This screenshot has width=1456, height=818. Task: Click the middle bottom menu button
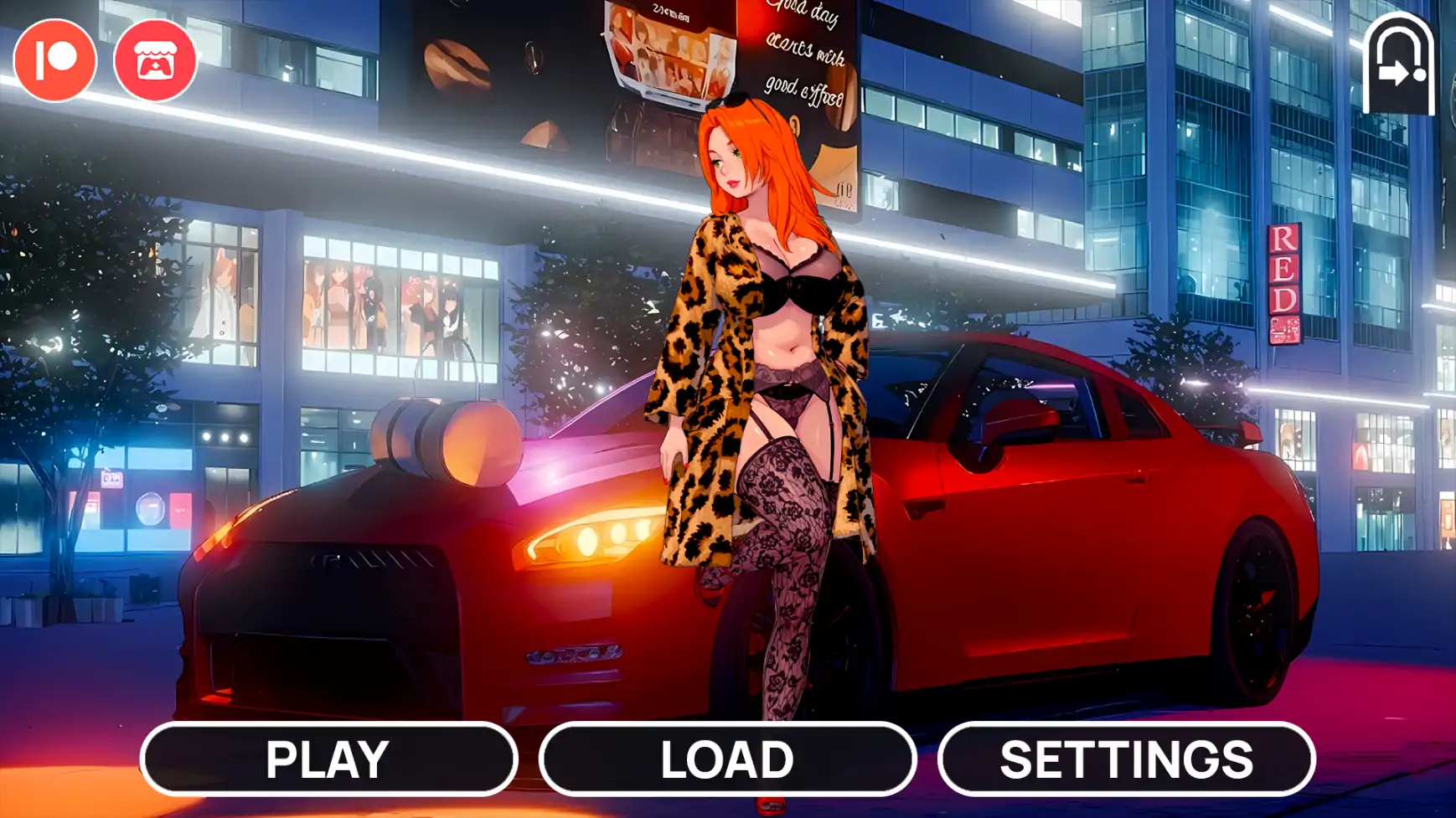click(728, 760)
